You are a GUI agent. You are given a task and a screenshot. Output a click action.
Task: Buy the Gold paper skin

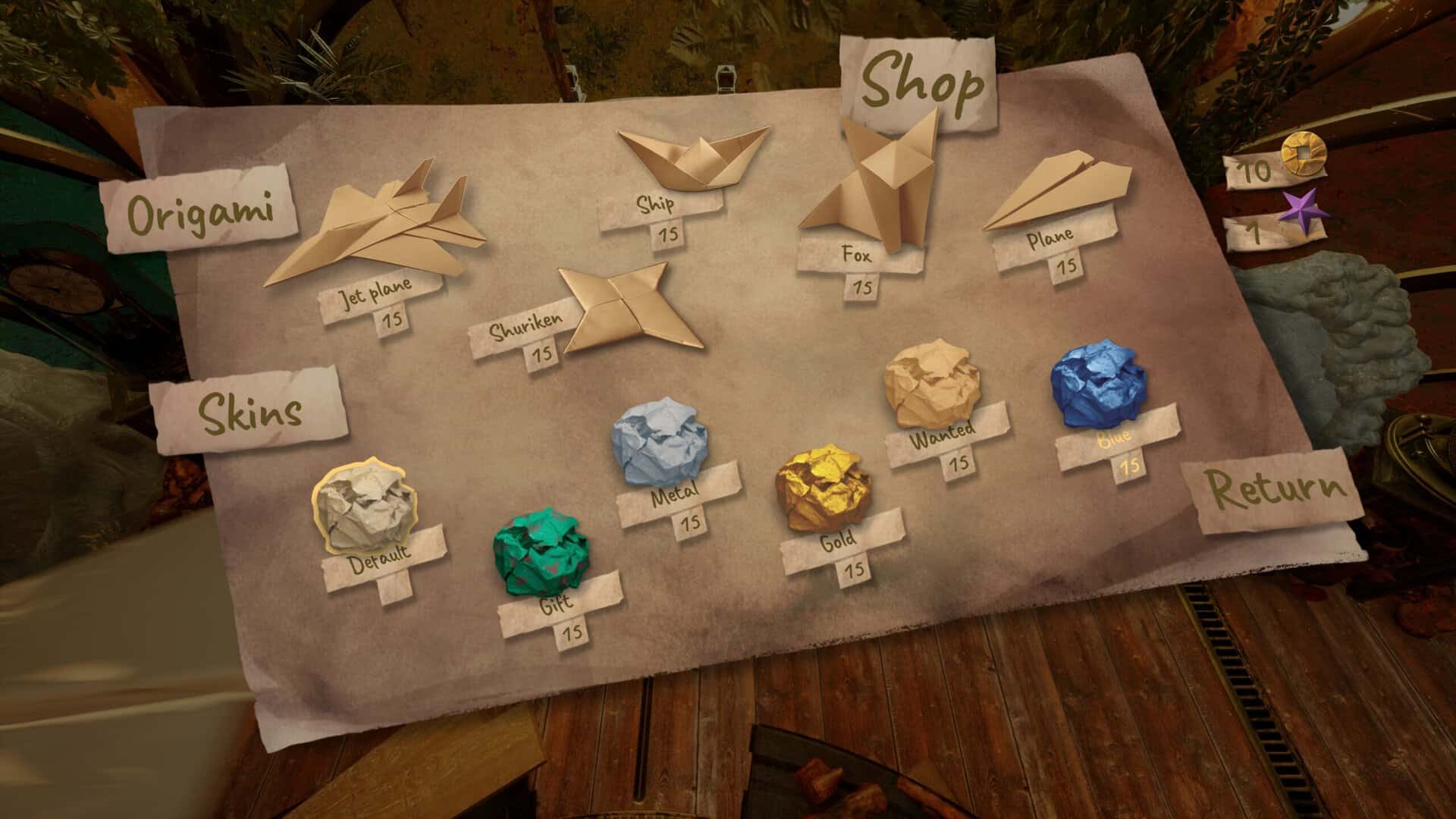(822, 488)
